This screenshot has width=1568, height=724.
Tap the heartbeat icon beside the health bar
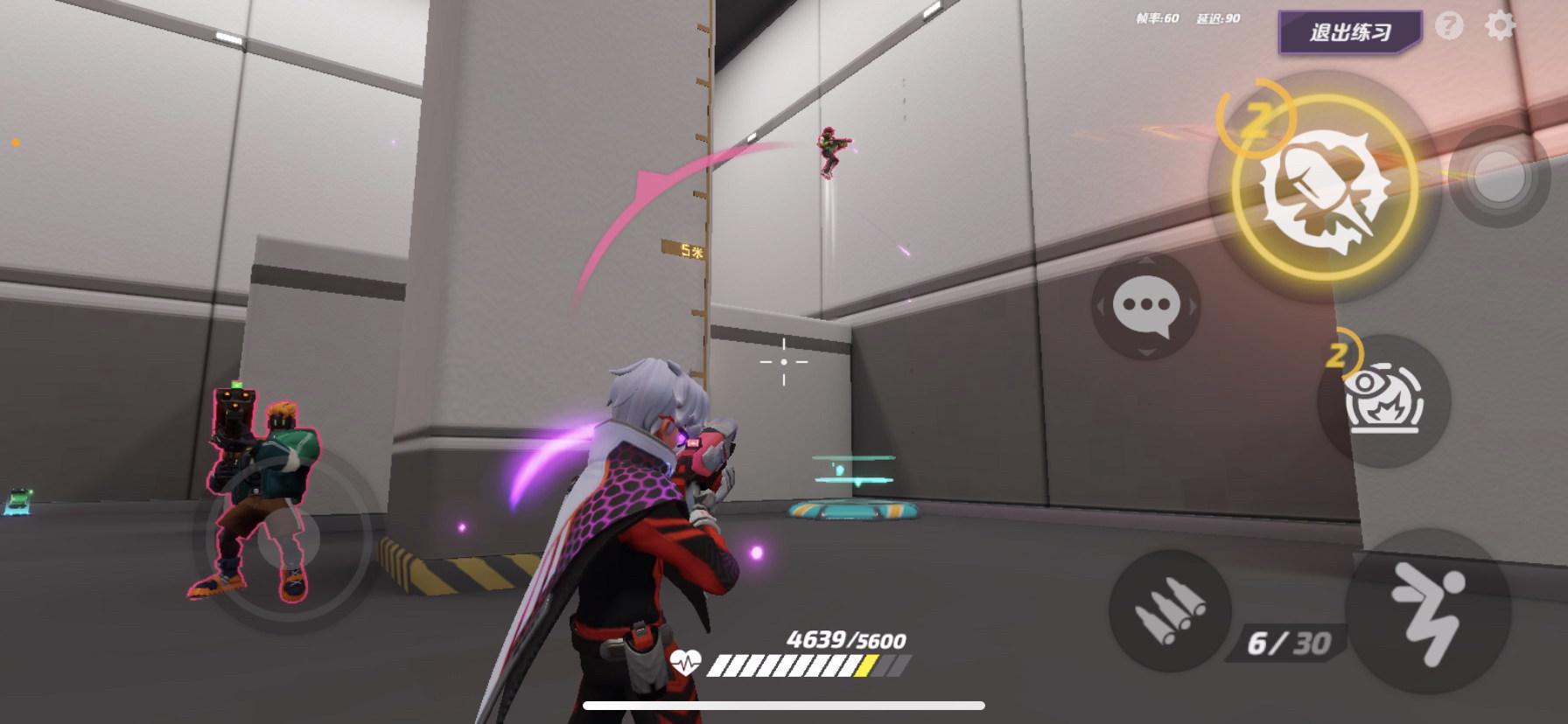(x=688, y=662)
